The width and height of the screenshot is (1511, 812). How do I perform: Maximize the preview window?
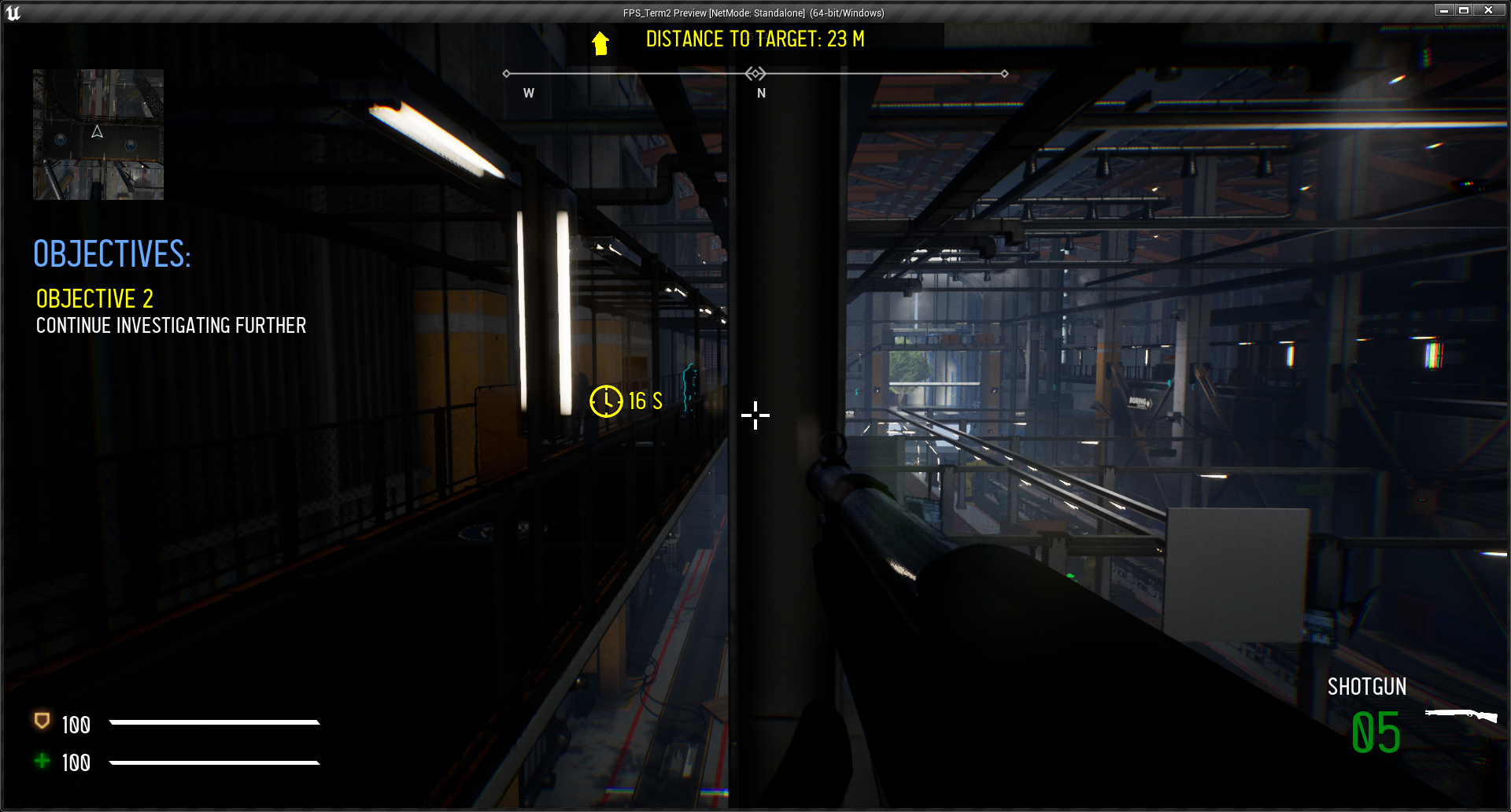[x=1464, y=10]
